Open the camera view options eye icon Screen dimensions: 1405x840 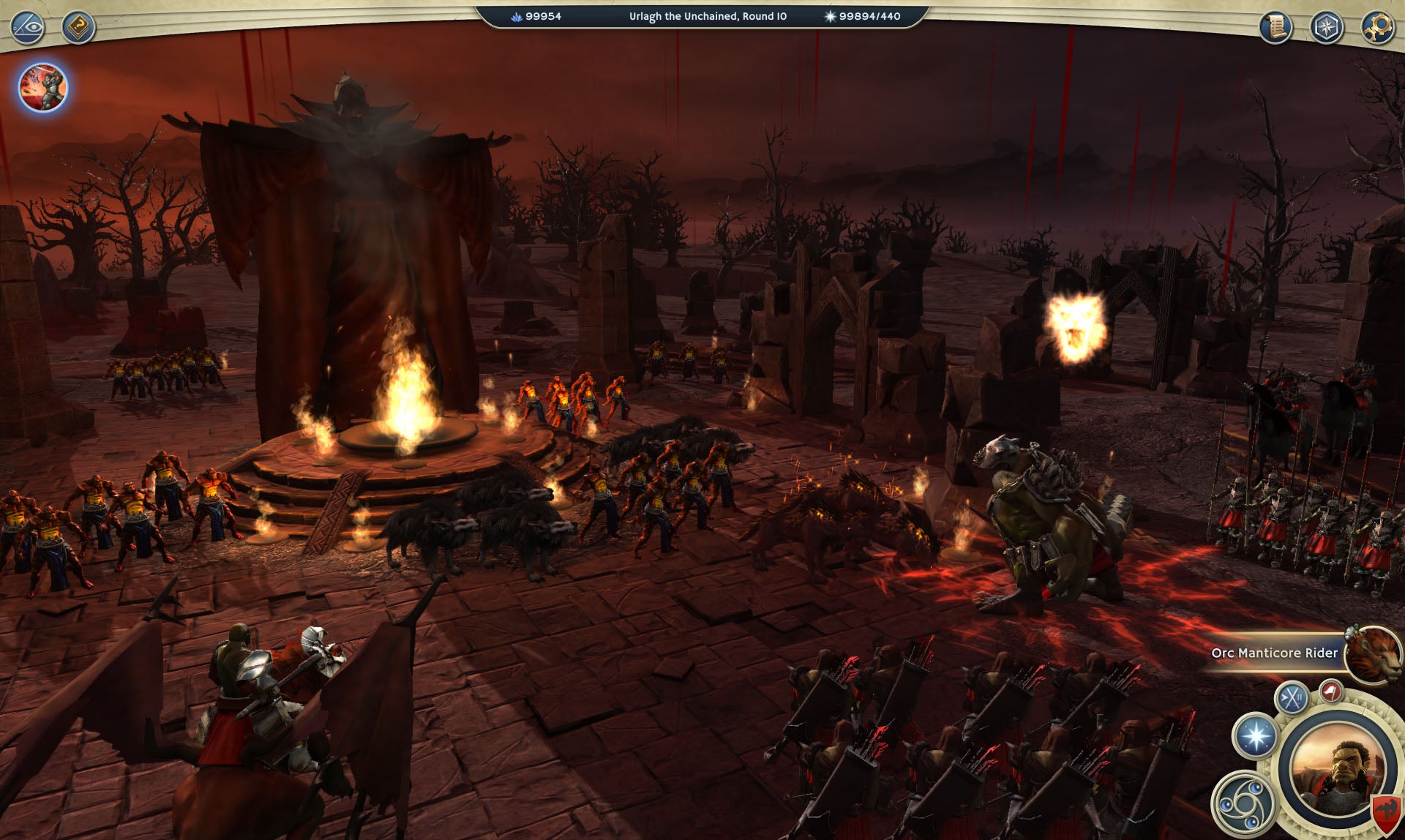pos(28,27)
